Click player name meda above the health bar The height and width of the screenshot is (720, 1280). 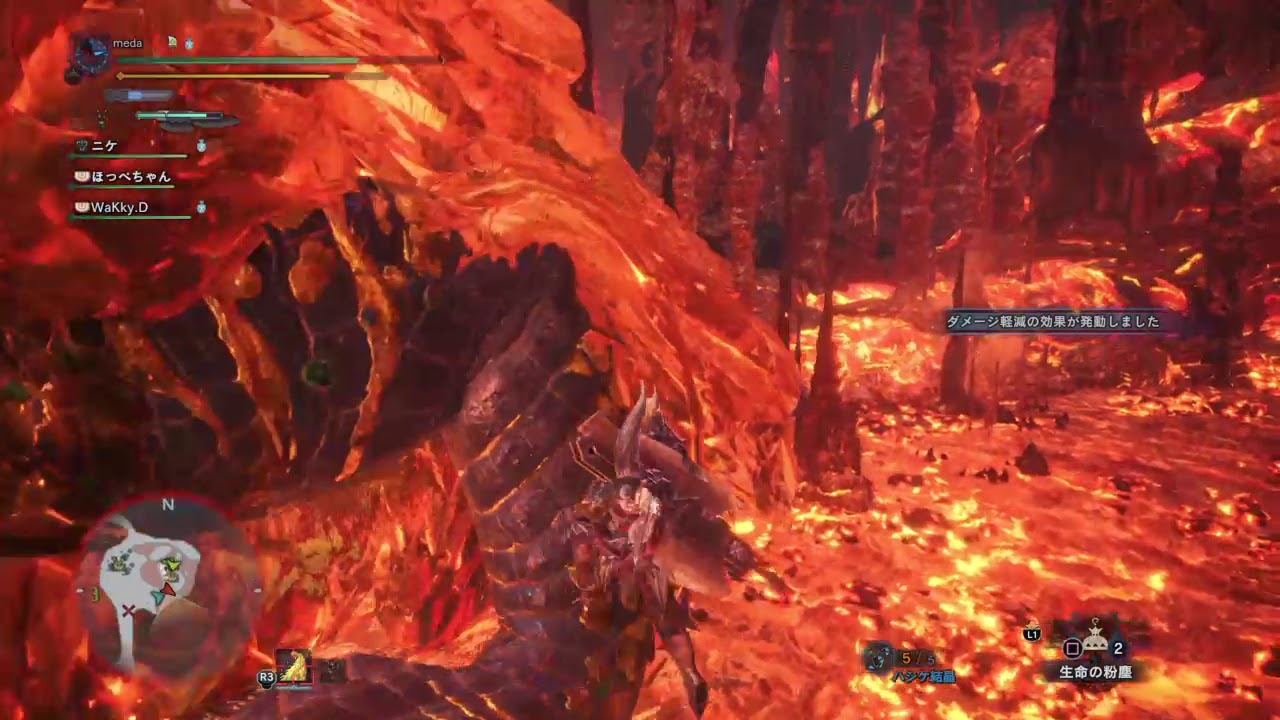127,44
